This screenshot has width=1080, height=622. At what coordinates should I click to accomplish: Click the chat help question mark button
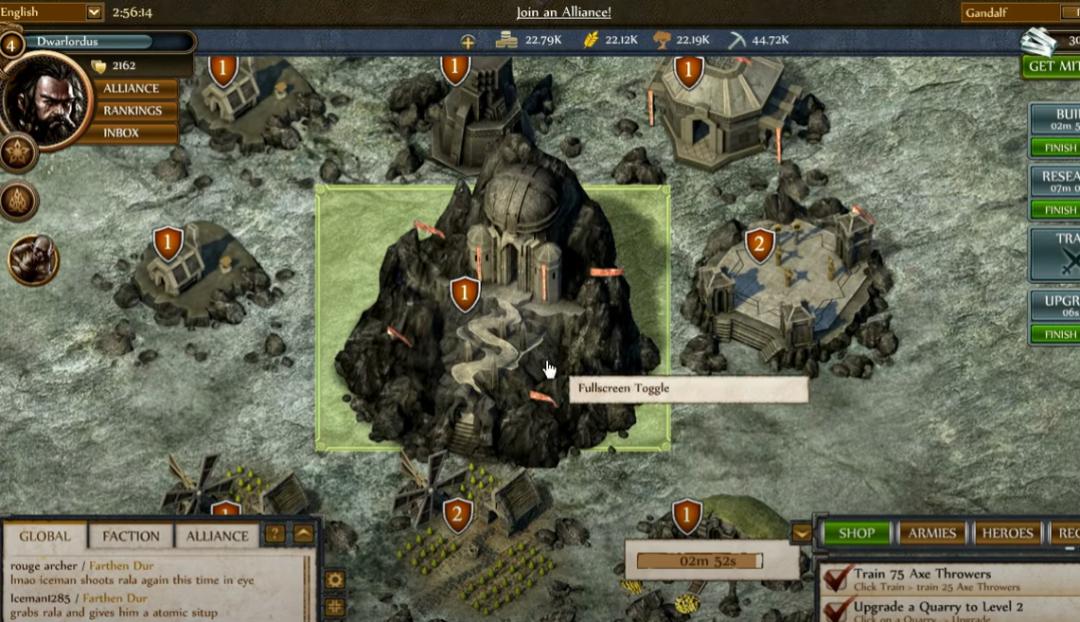[274, 534]
